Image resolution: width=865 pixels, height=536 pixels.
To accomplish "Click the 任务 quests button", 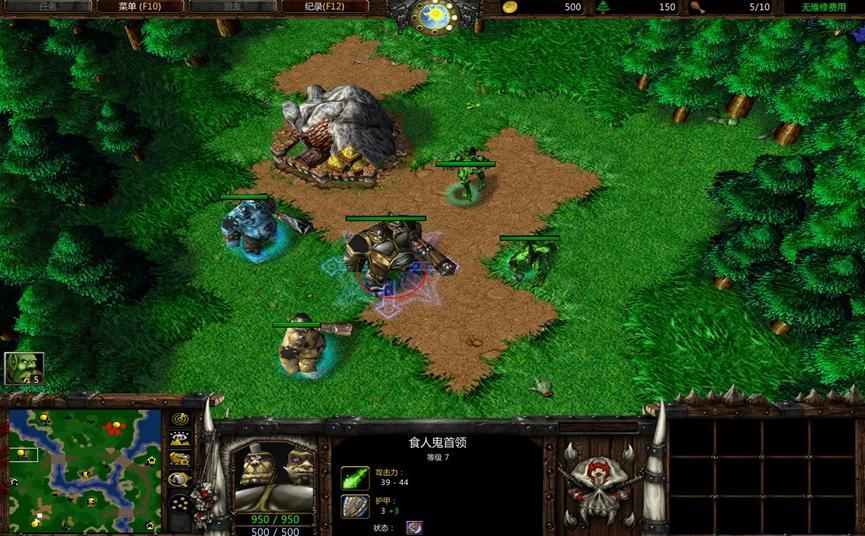I will click(48, 7).
